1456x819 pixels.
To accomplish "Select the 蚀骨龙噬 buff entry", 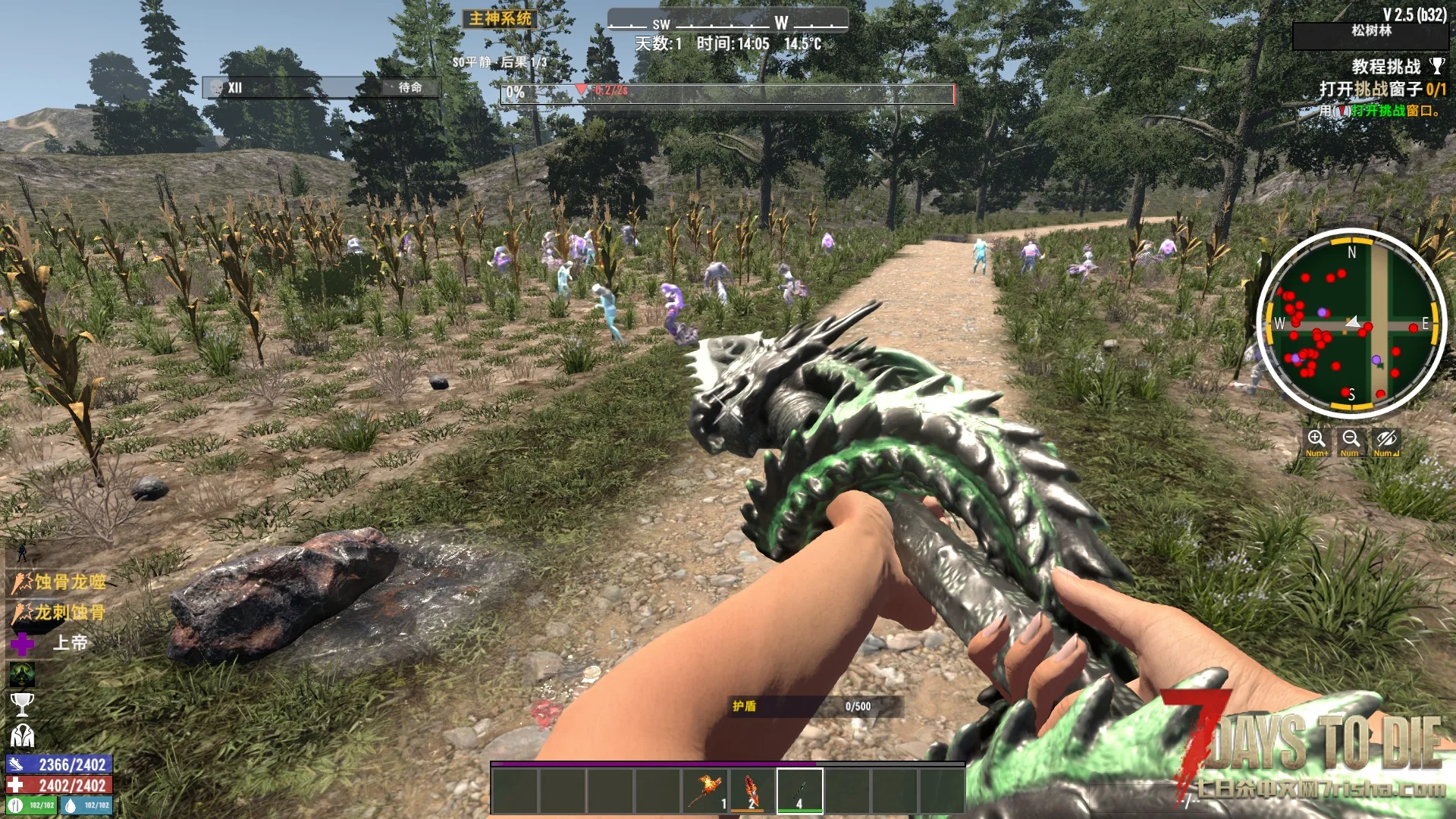I will (59, 582).
